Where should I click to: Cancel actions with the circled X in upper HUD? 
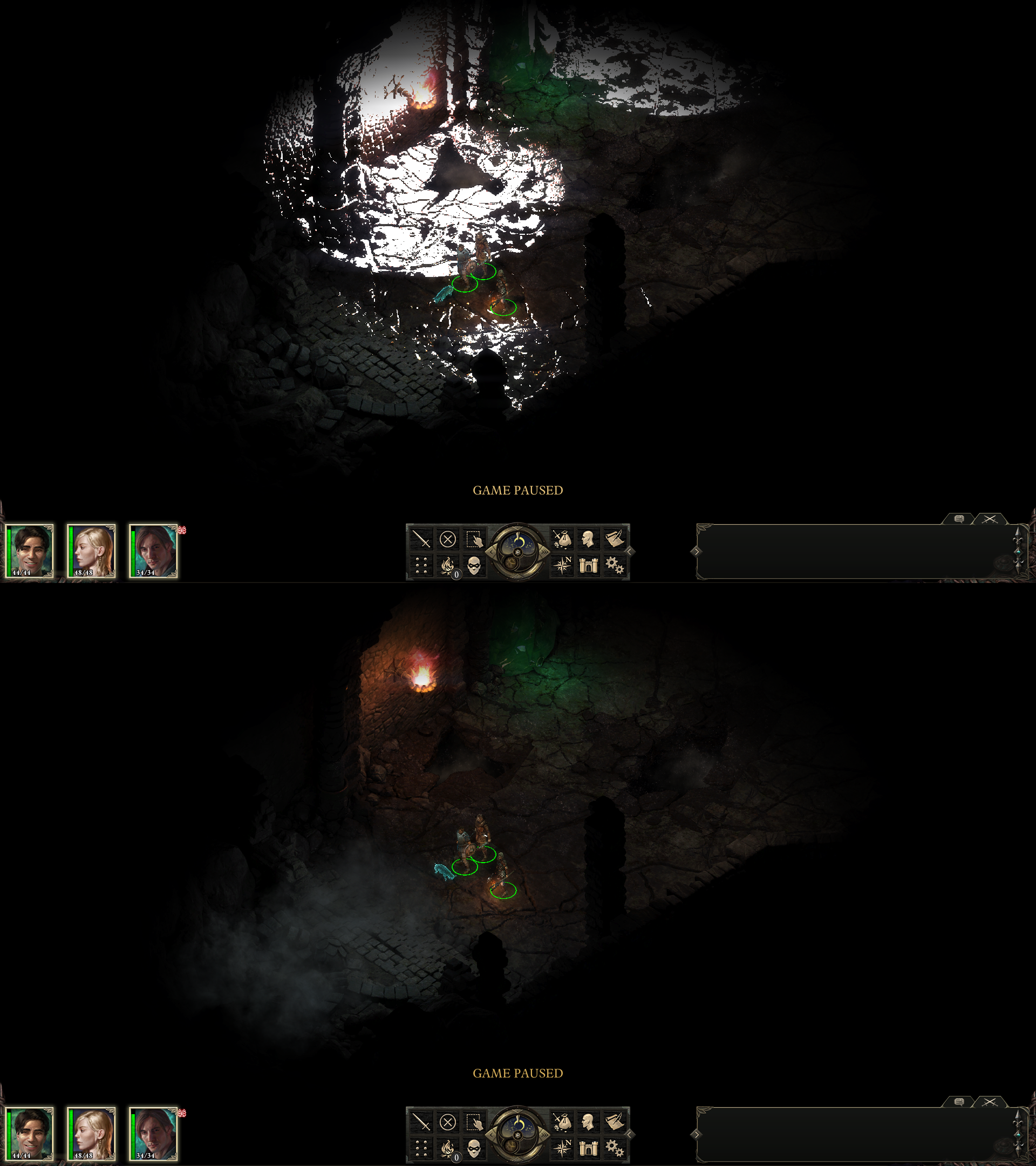pos(447,539)
